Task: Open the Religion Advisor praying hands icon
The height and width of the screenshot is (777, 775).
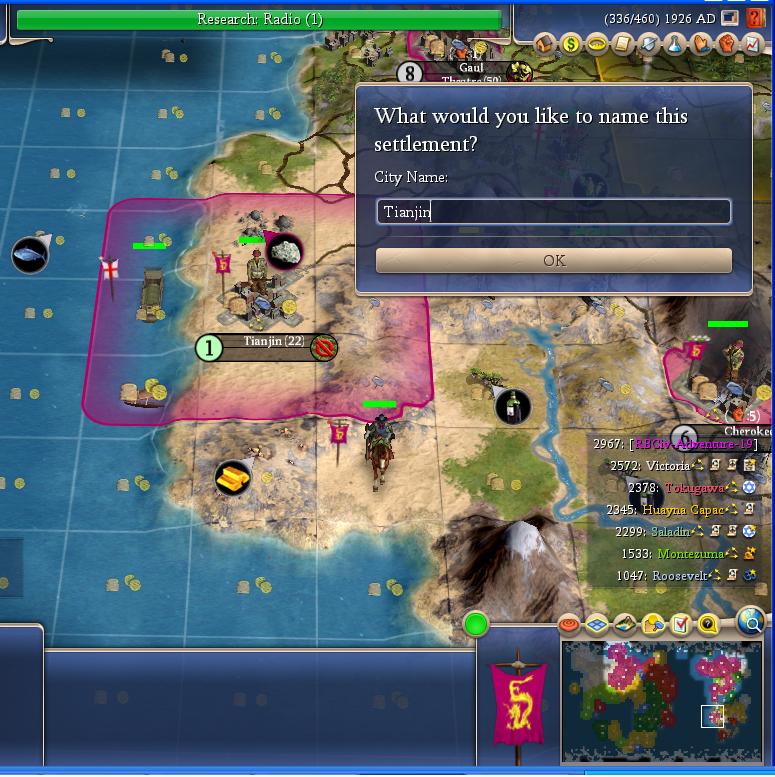Action: [x=701, y=43]
